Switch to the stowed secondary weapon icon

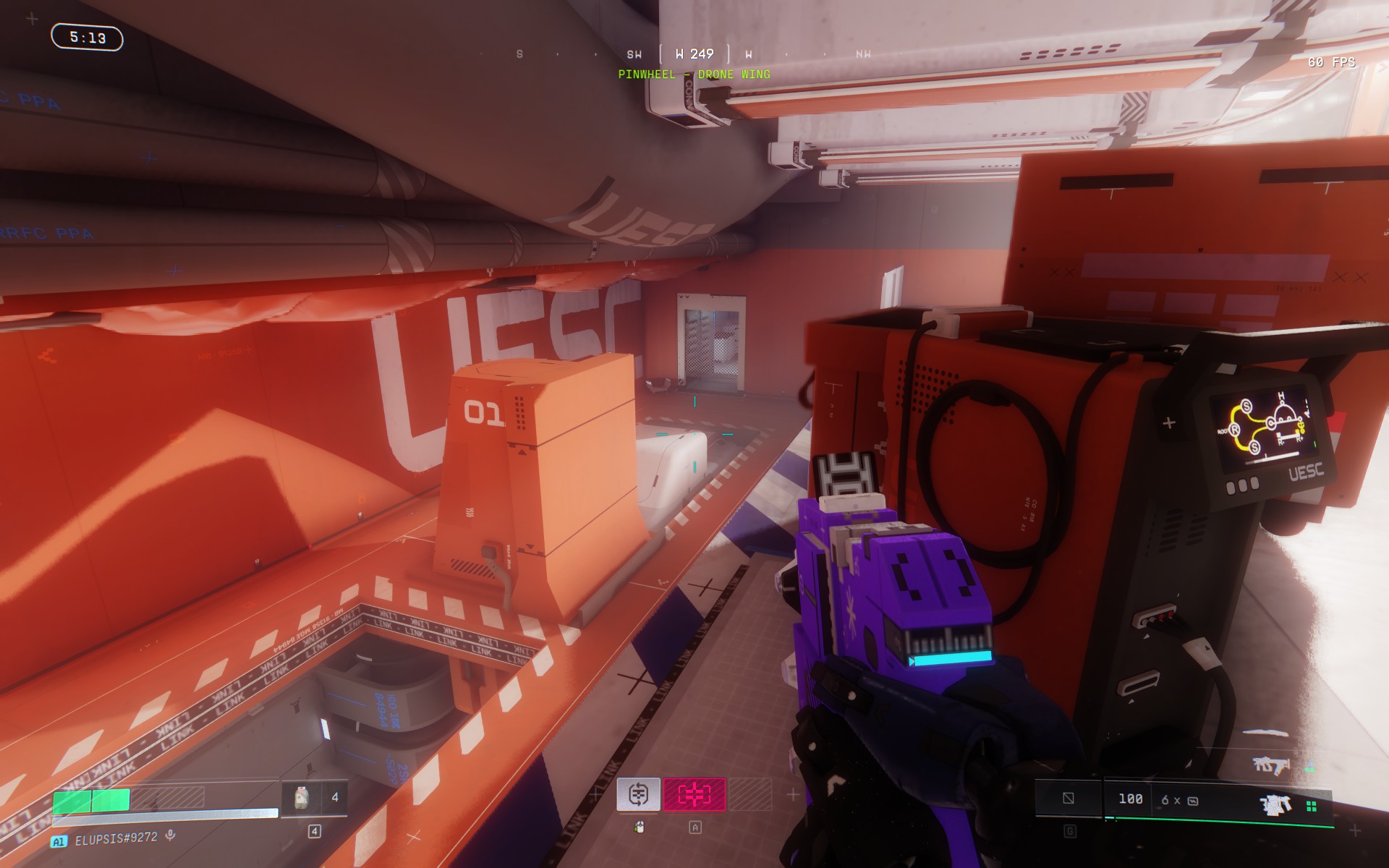point(1271,765)
